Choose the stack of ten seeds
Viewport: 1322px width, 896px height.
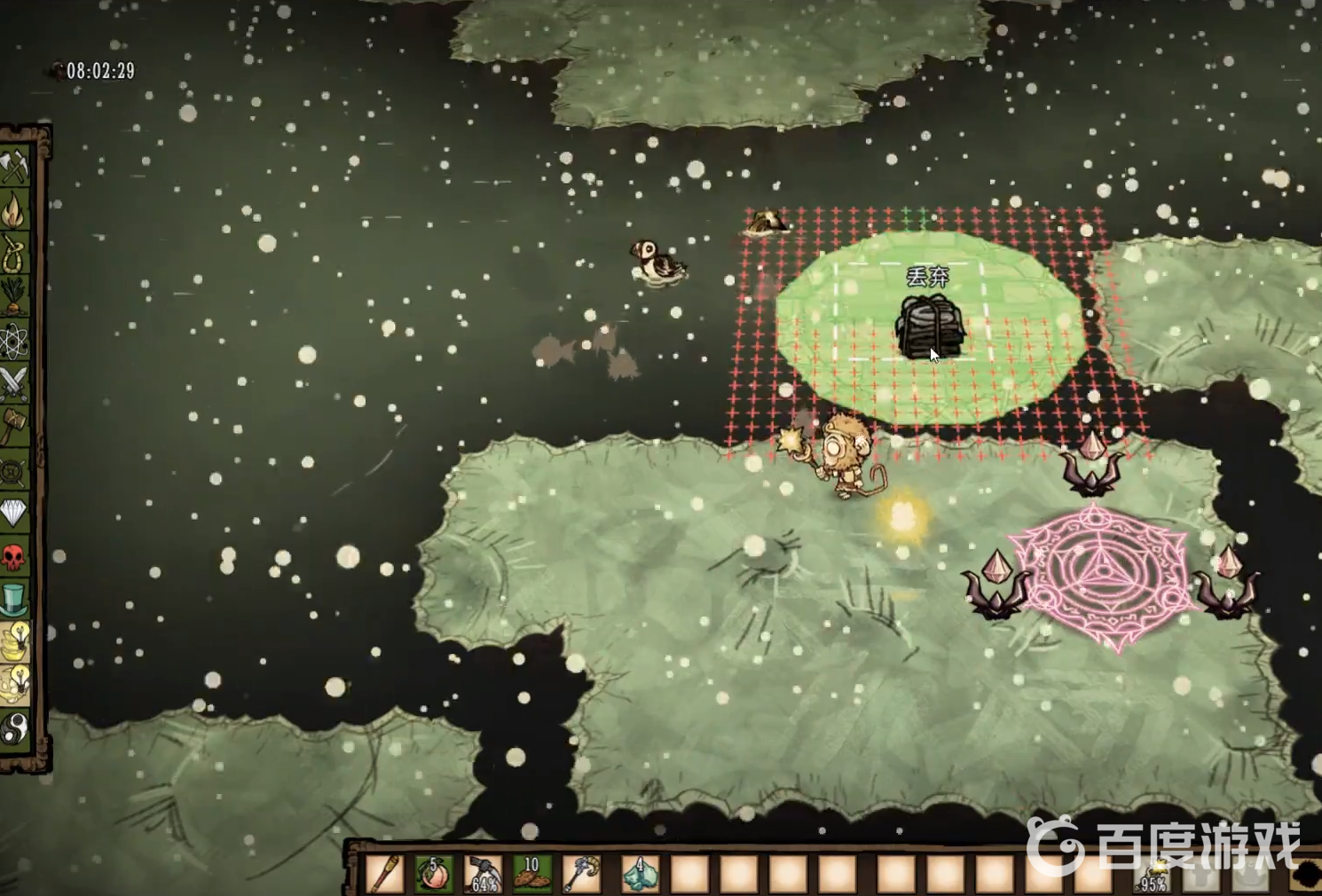point(532,874)
